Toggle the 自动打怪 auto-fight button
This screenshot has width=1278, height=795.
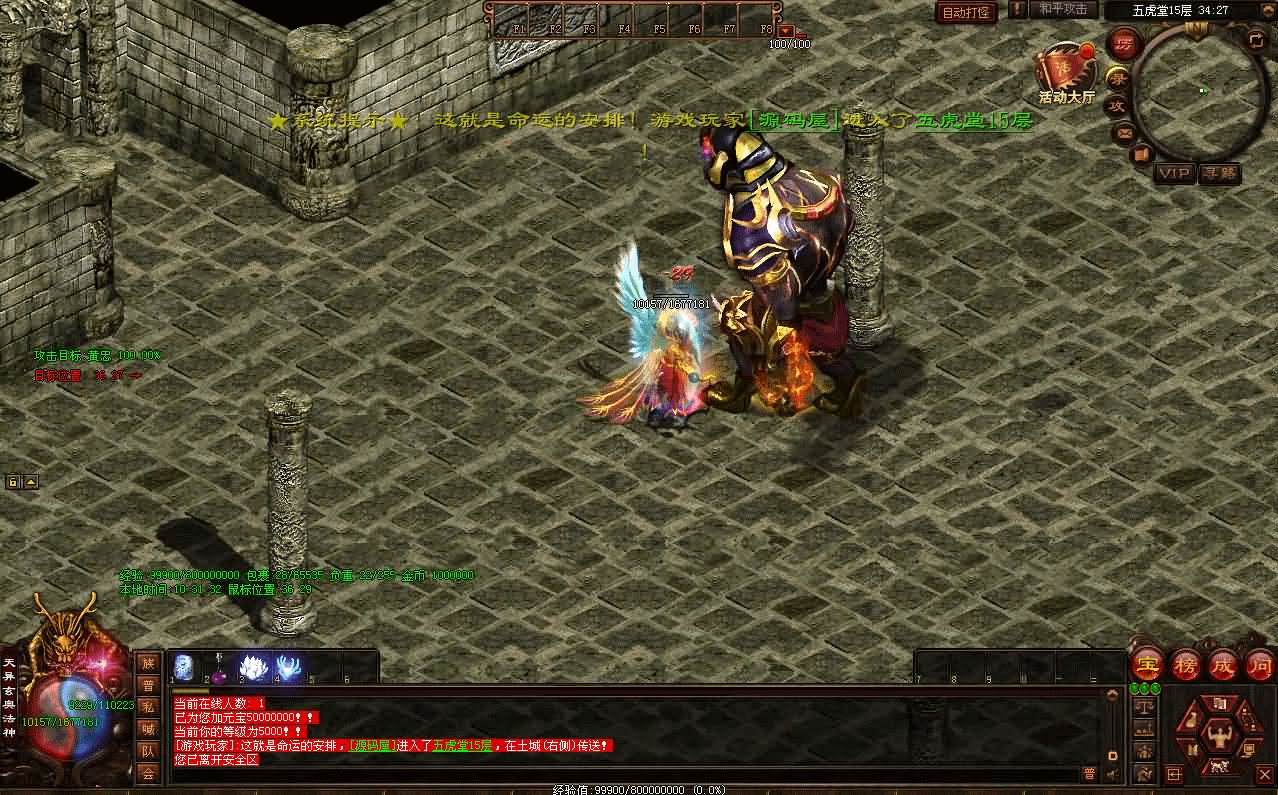[966, 12]
